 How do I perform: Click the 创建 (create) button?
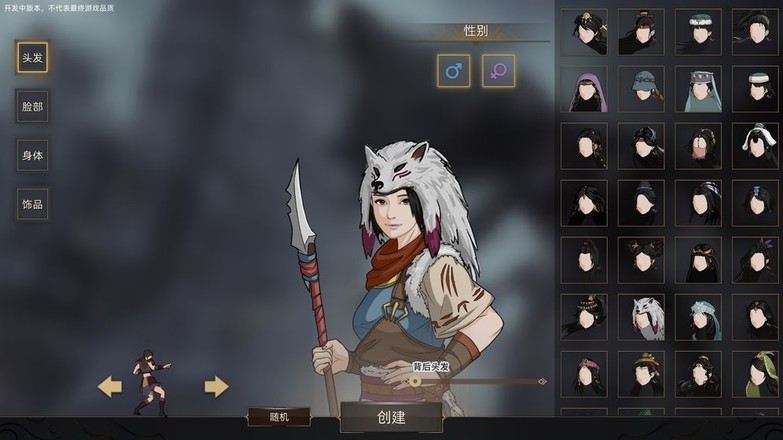click(391, 417)
